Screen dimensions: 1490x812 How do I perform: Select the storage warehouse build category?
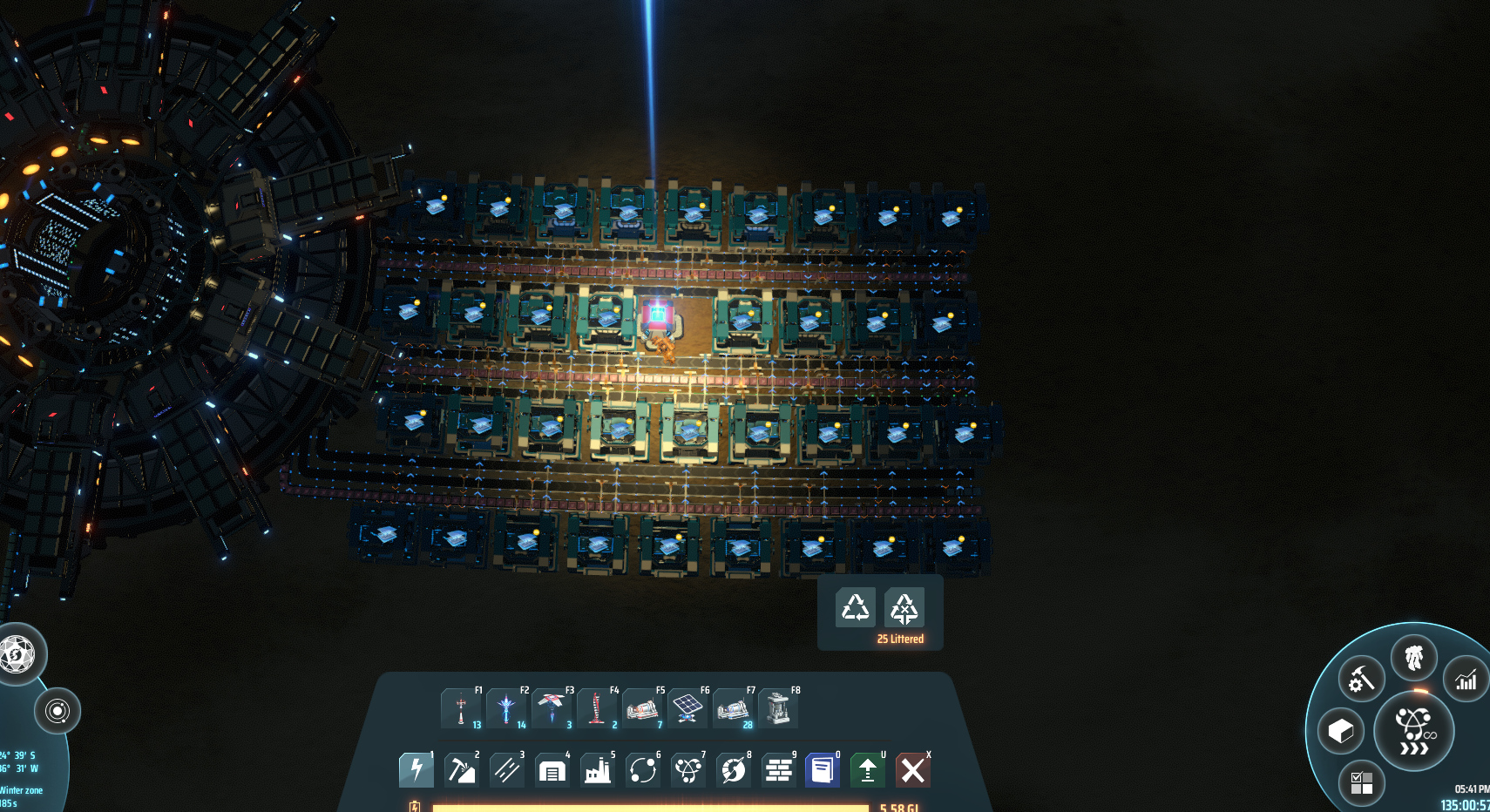tap(552, 770)
